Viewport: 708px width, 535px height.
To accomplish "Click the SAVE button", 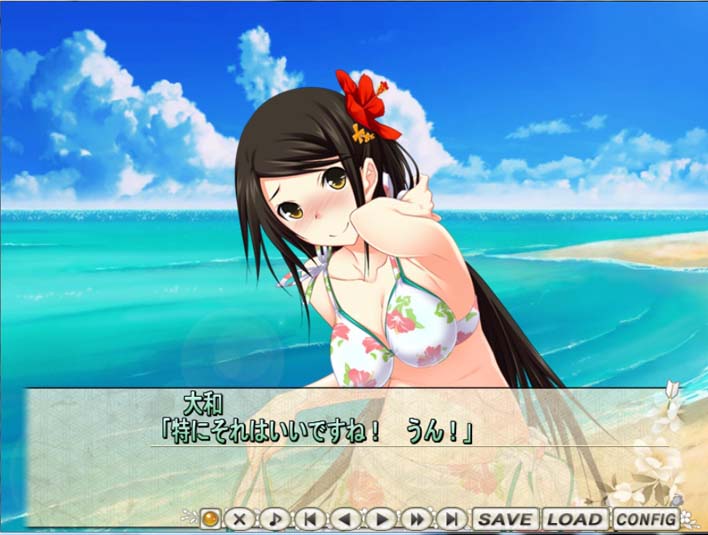I will pos(505,519).
